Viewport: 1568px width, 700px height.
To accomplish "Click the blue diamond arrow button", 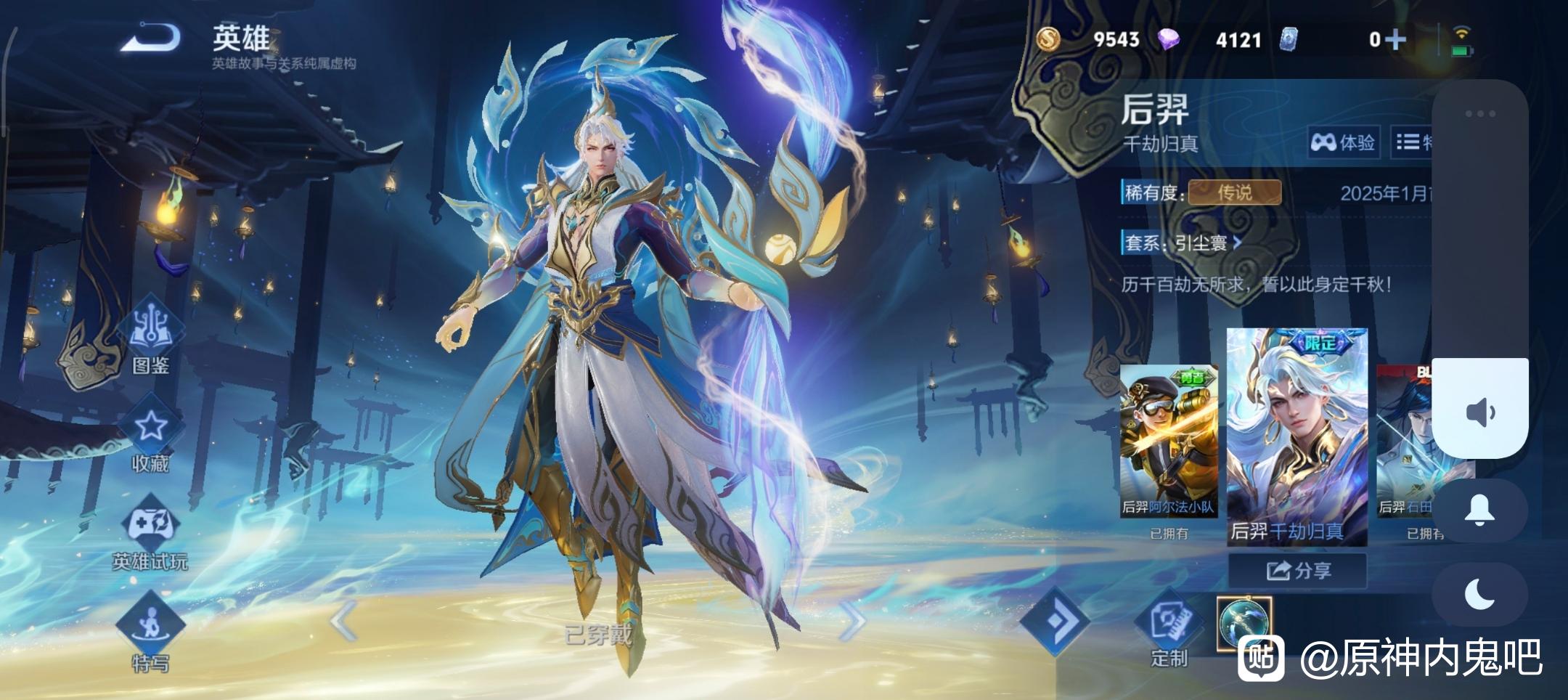I will tap(1055, 619).
